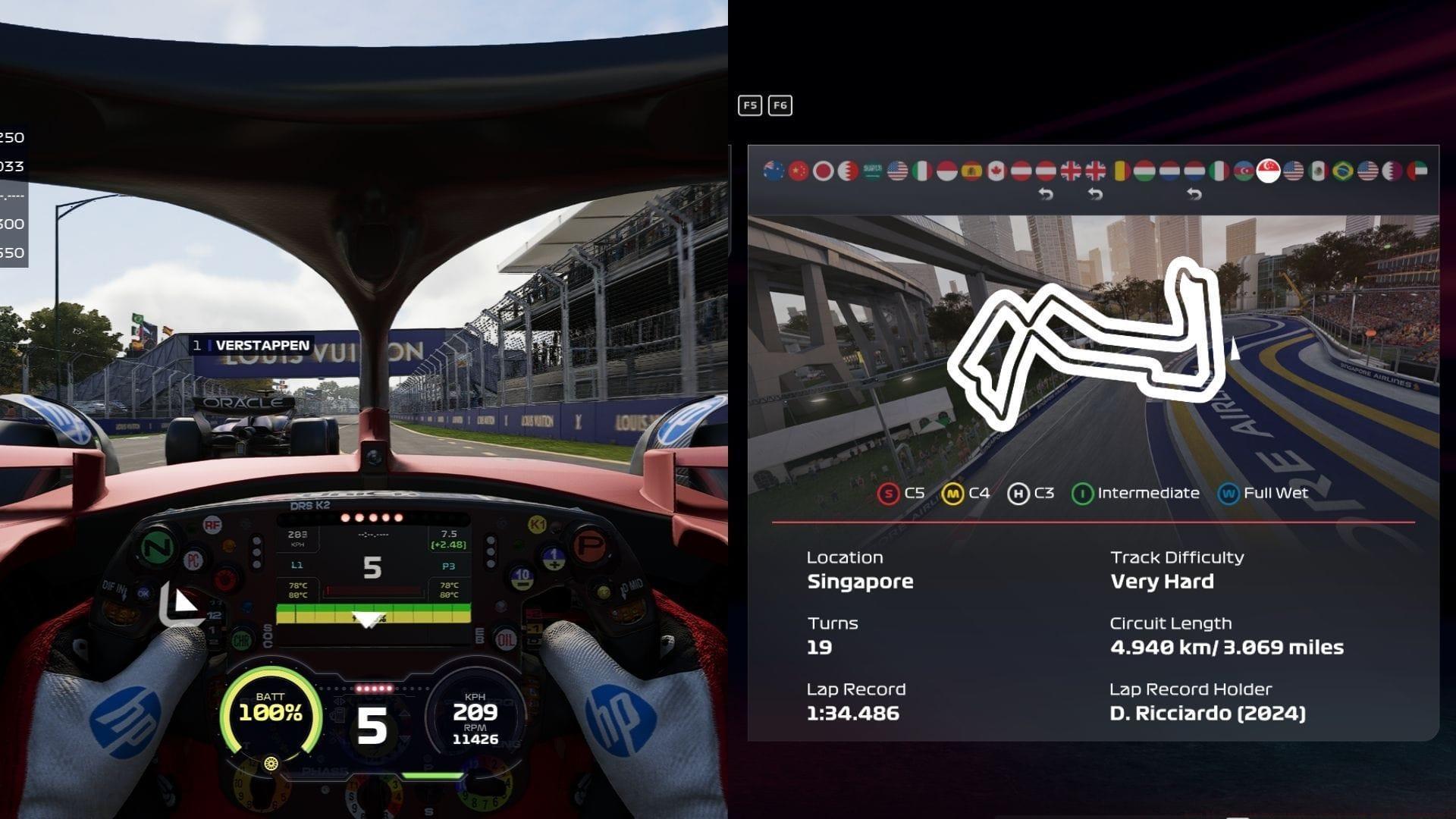Click the lap record holder D. Ricciardo text
Viewport: 1456px width, 819px height.
pos(1206,713)
